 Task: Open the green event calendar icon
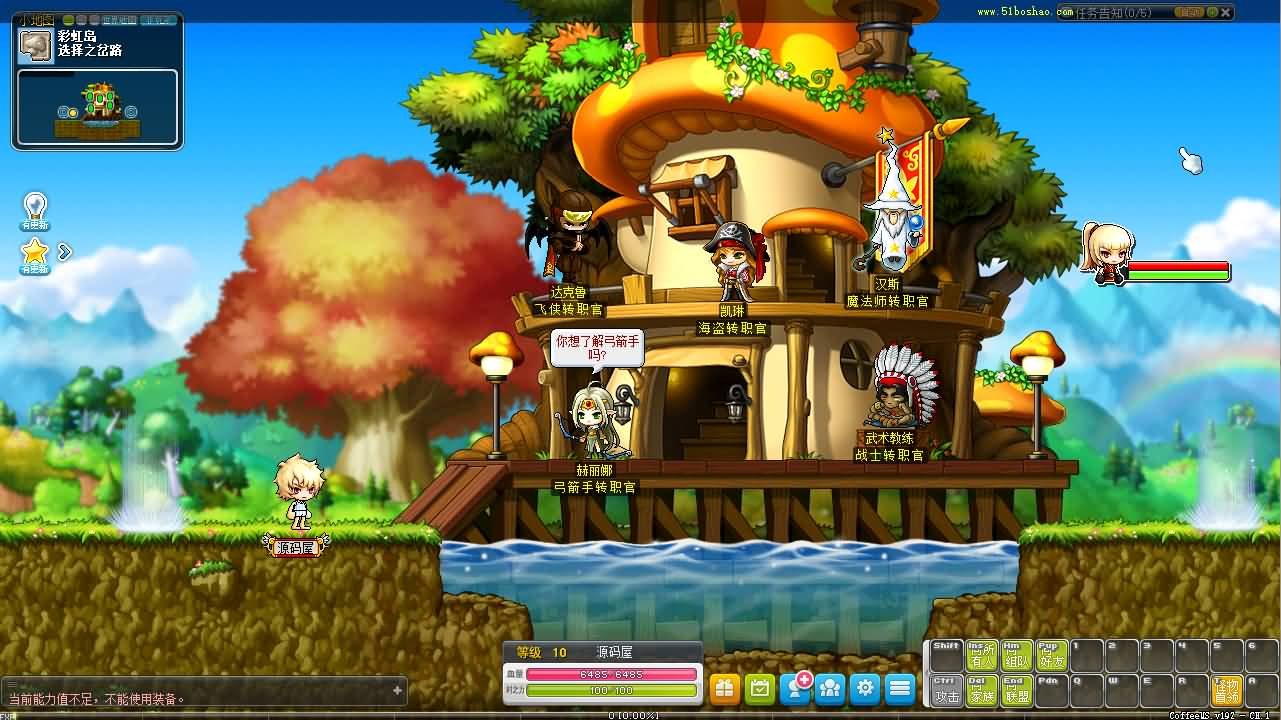click(x=759, y=688)
